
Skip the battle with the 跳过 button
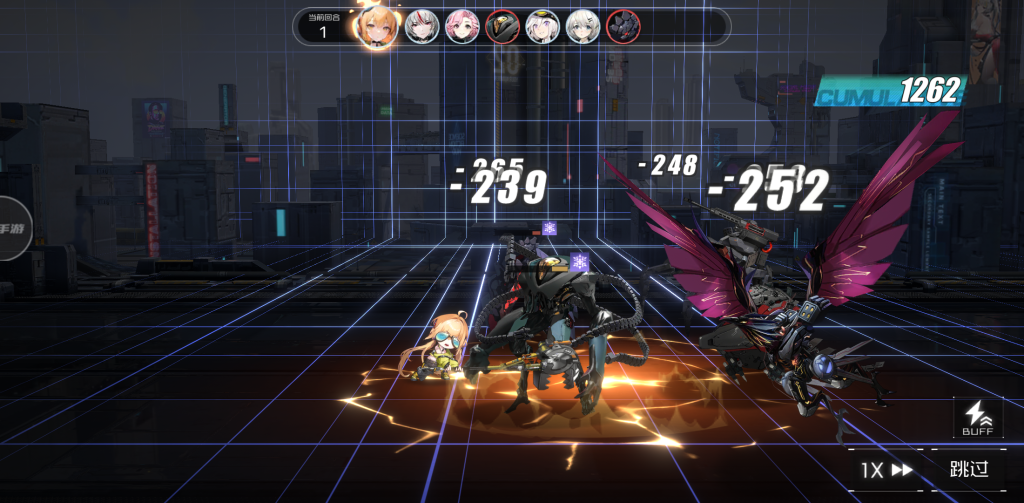click(969, 469)
